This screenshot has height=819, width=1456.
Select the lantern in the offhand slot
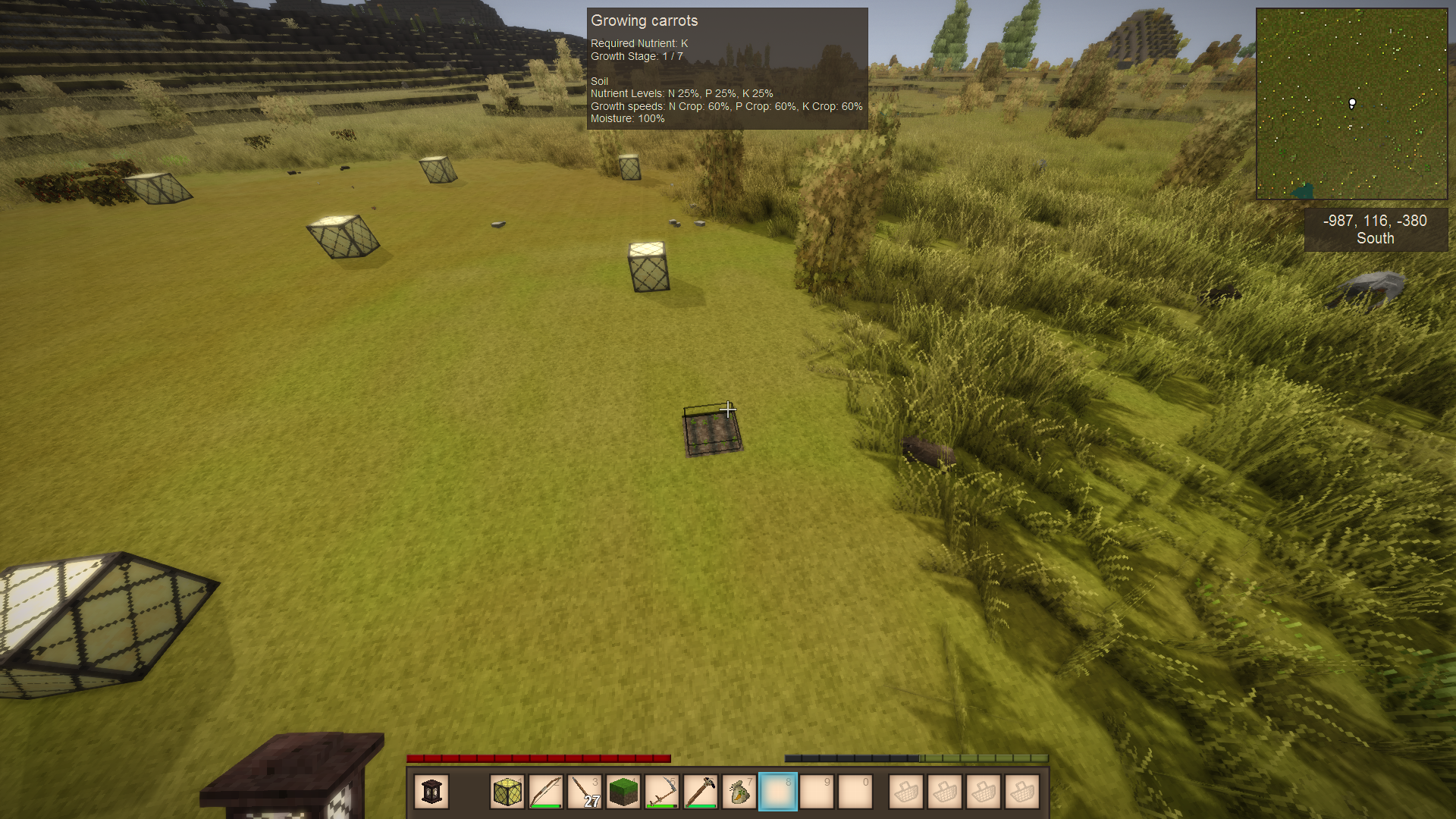point(431,792)
